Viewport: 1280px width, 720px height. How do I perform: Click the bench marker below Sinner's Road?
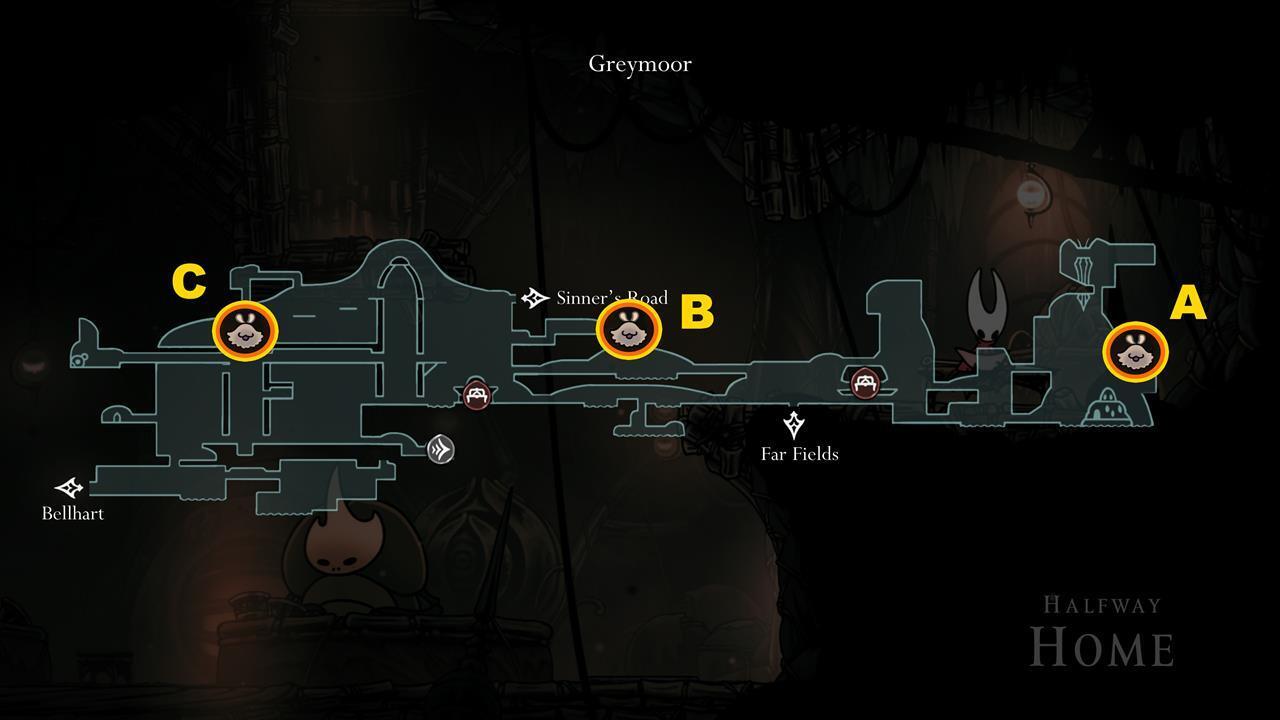(477, 394)
